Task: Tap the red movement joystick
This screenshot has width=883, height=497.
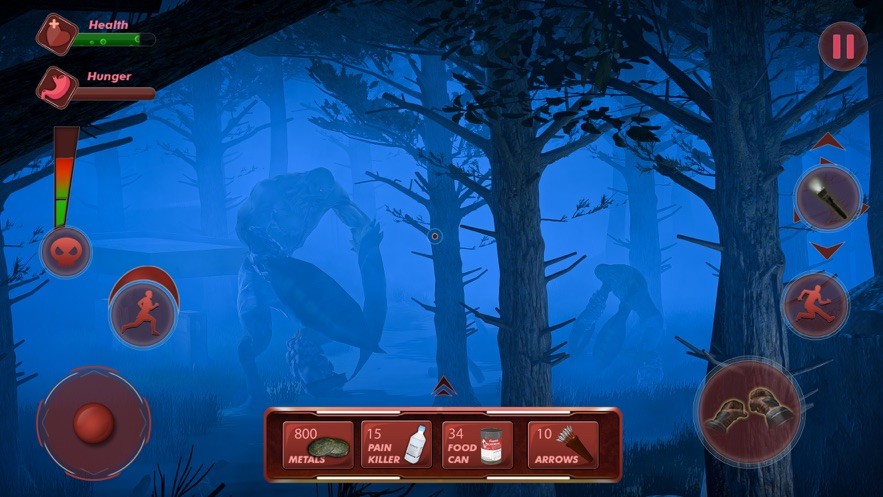Action: pos(93,423)
